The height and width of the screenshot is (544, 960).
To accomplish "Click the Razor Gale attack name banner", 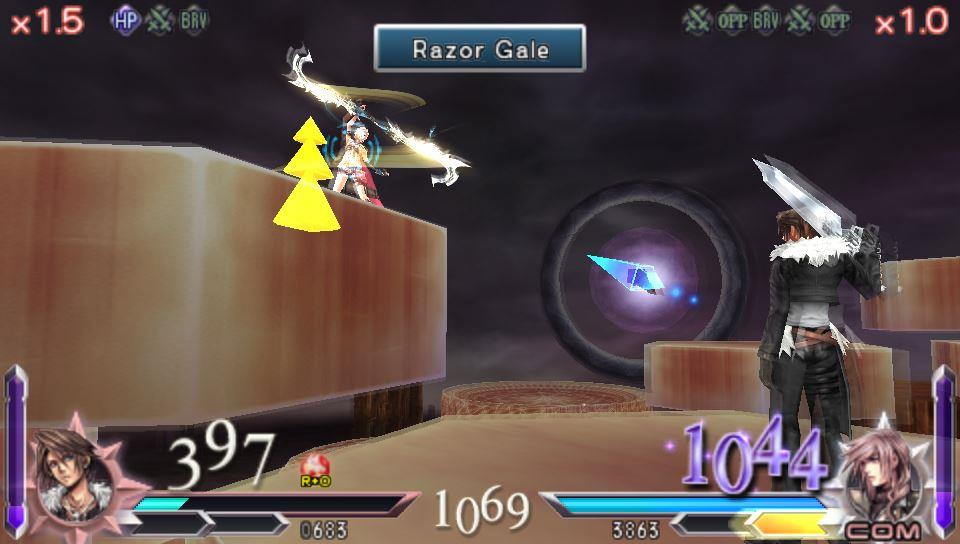I will pyautogui.click(x=480, y=48).
